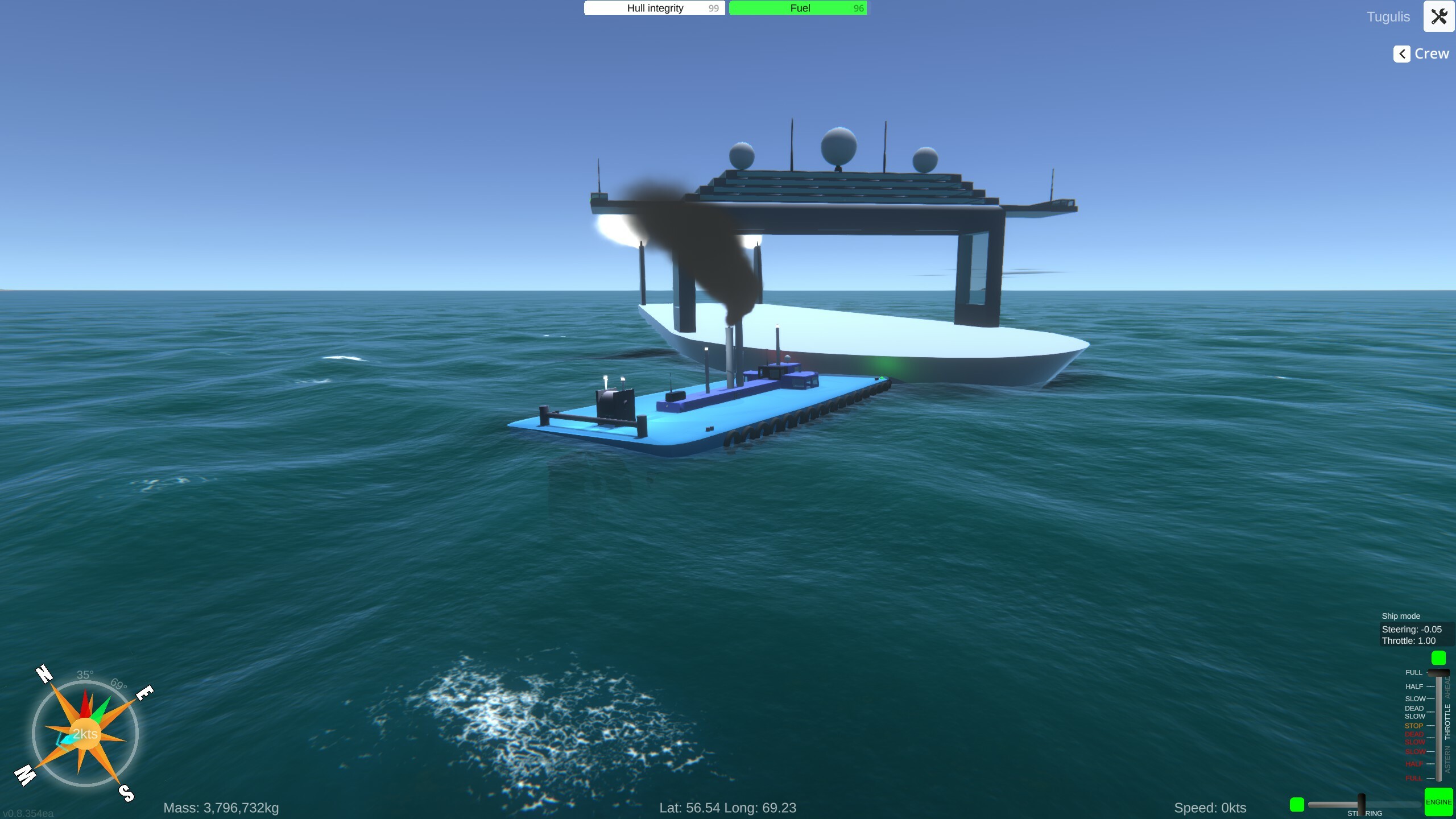Viewport: 1456px width, 819px height.
Task: Click STOP on the throttle scale
Action: click(1414, 726)
